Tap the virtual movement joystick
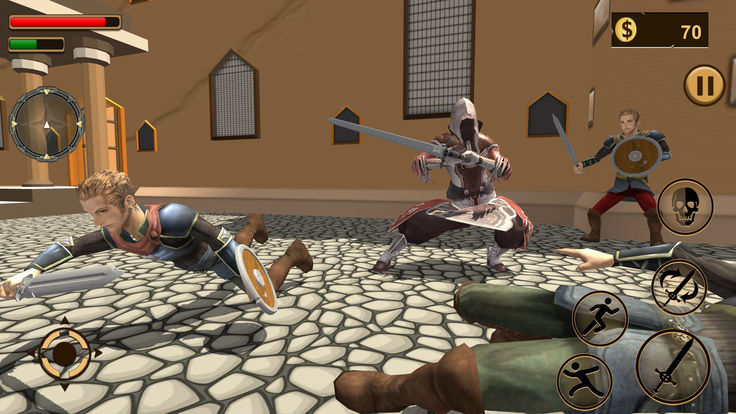The image size is (736, 414). (65, 353)
